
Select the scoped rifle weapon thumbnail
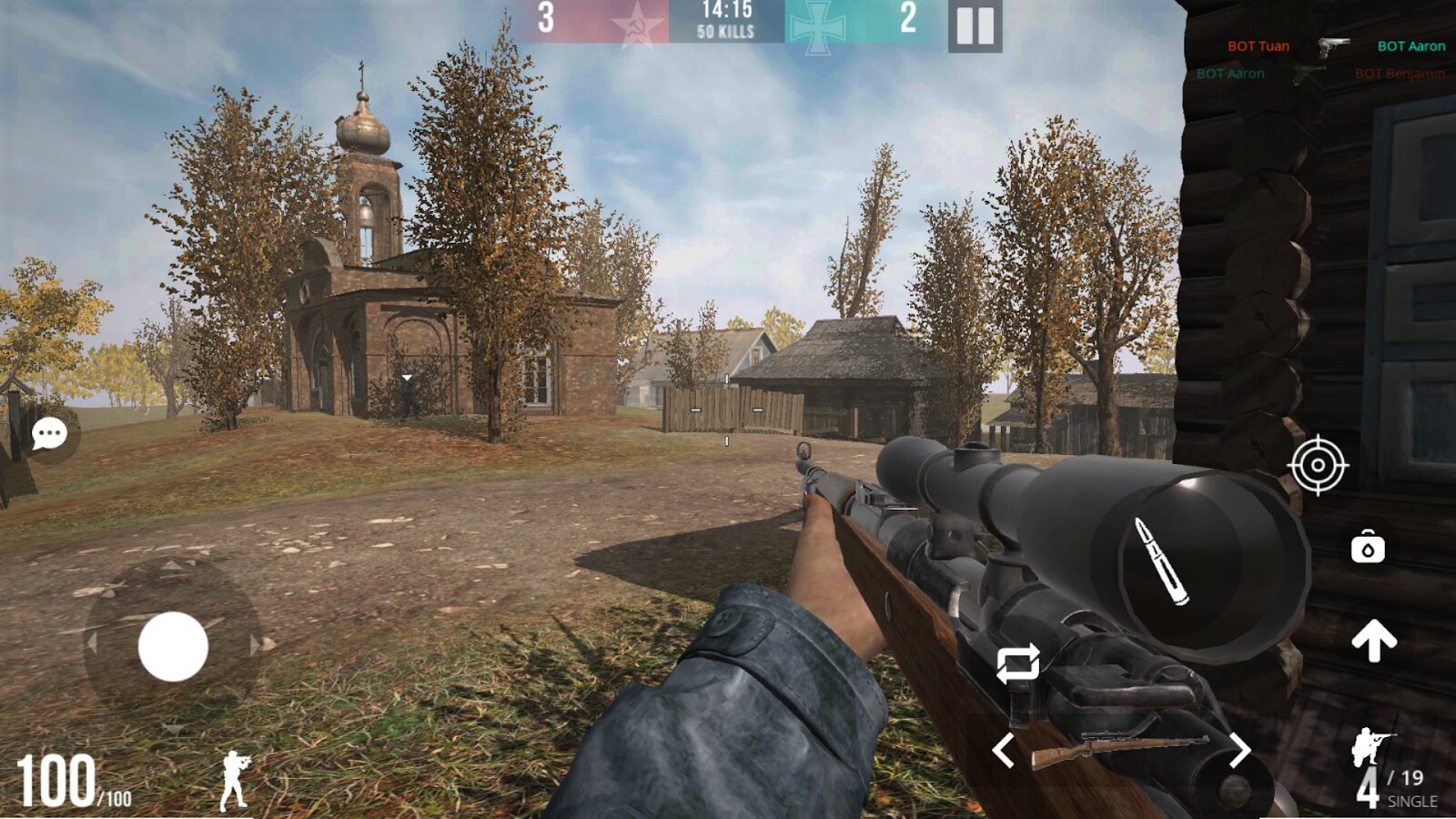(1120, 751)
